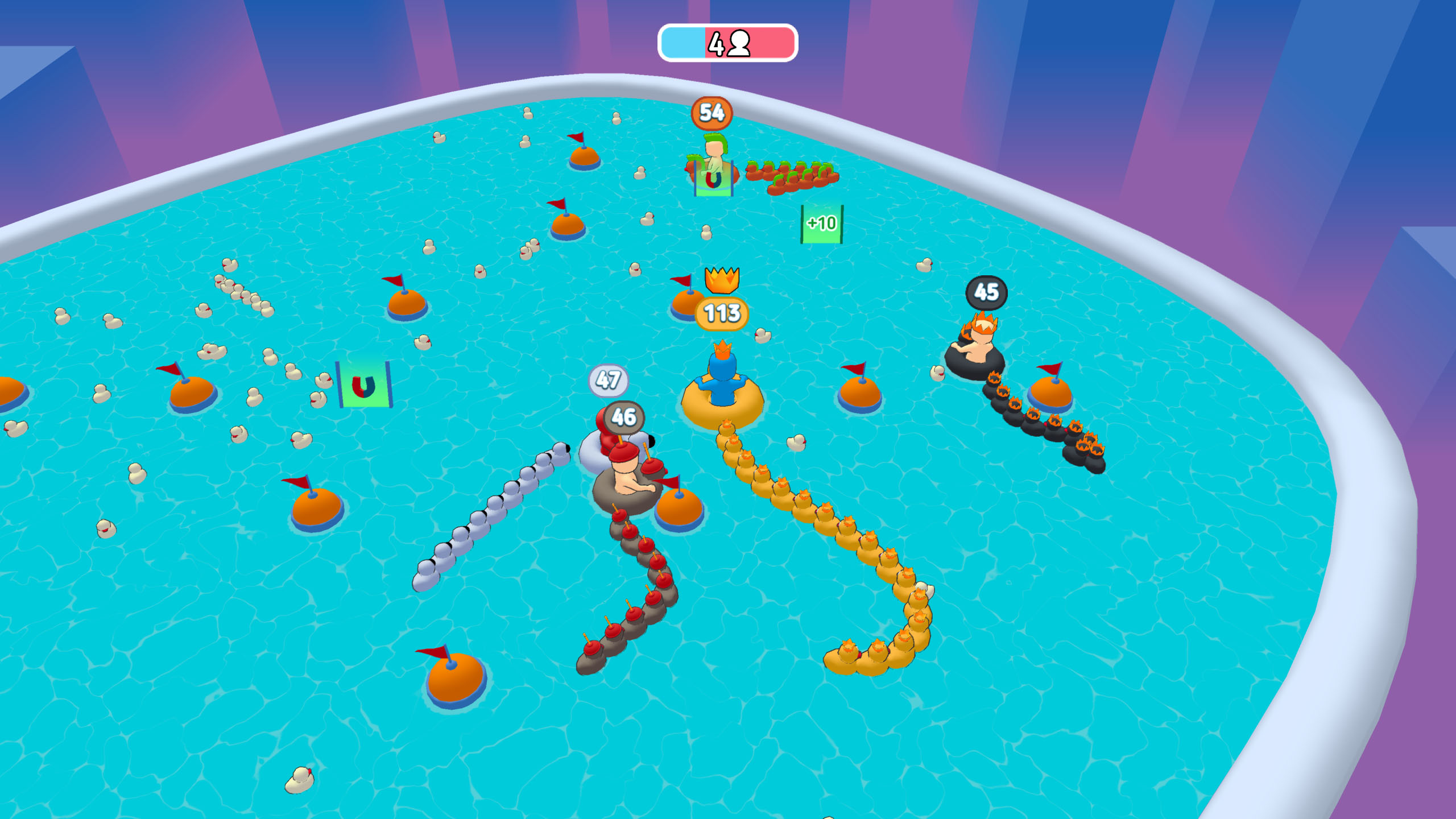Click the blue section of the team progress bar
The height and width of the screenshot is (819, 1456).
point(682,41)
